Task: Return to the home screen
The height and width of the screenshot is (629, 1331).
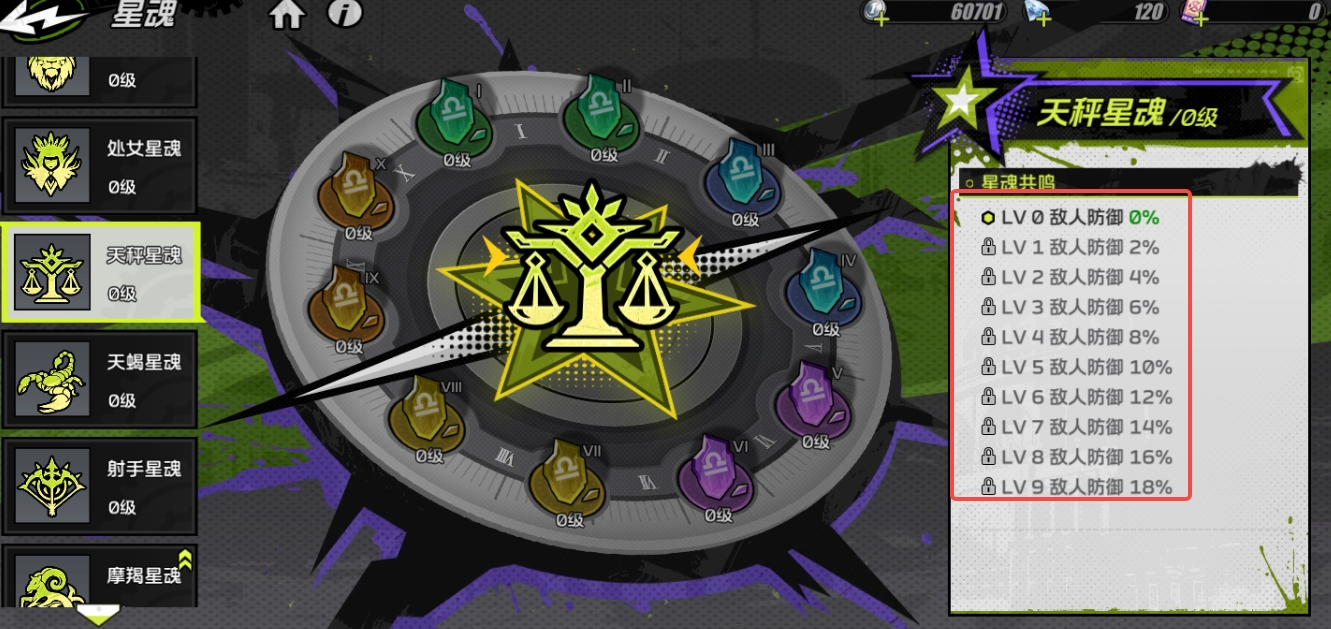Action: pyautogui.click(x=287, y=15)
